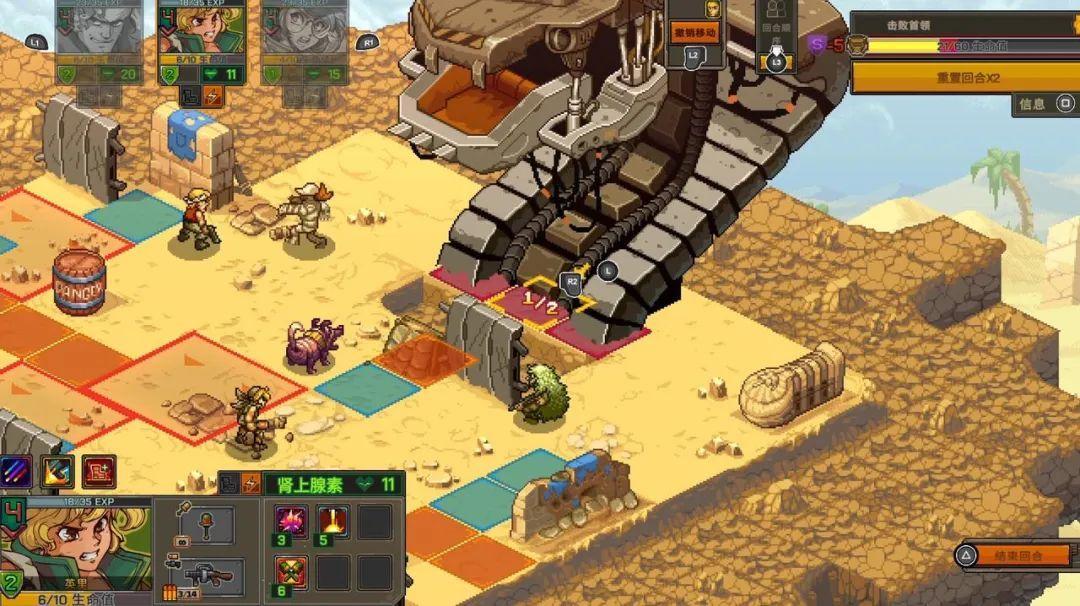Image resolution: width=1080 pixels, height=606 pixels.
Task: Use the blue-and-red streaks special ability
Action: click(x=16, y=471)
